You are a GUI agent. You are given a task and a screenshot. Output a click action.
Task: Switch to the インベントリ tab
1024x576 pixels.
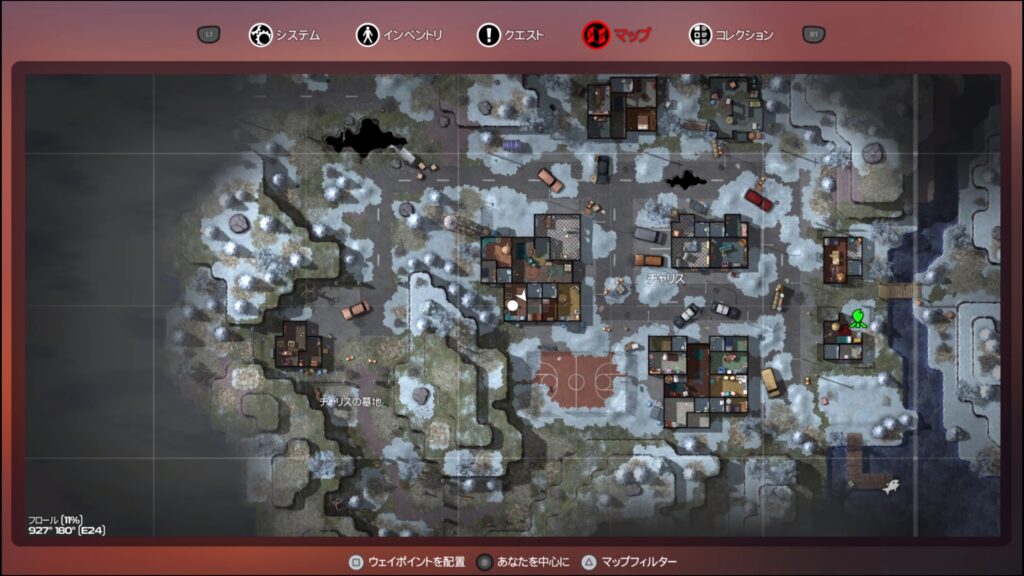point(400,35)
